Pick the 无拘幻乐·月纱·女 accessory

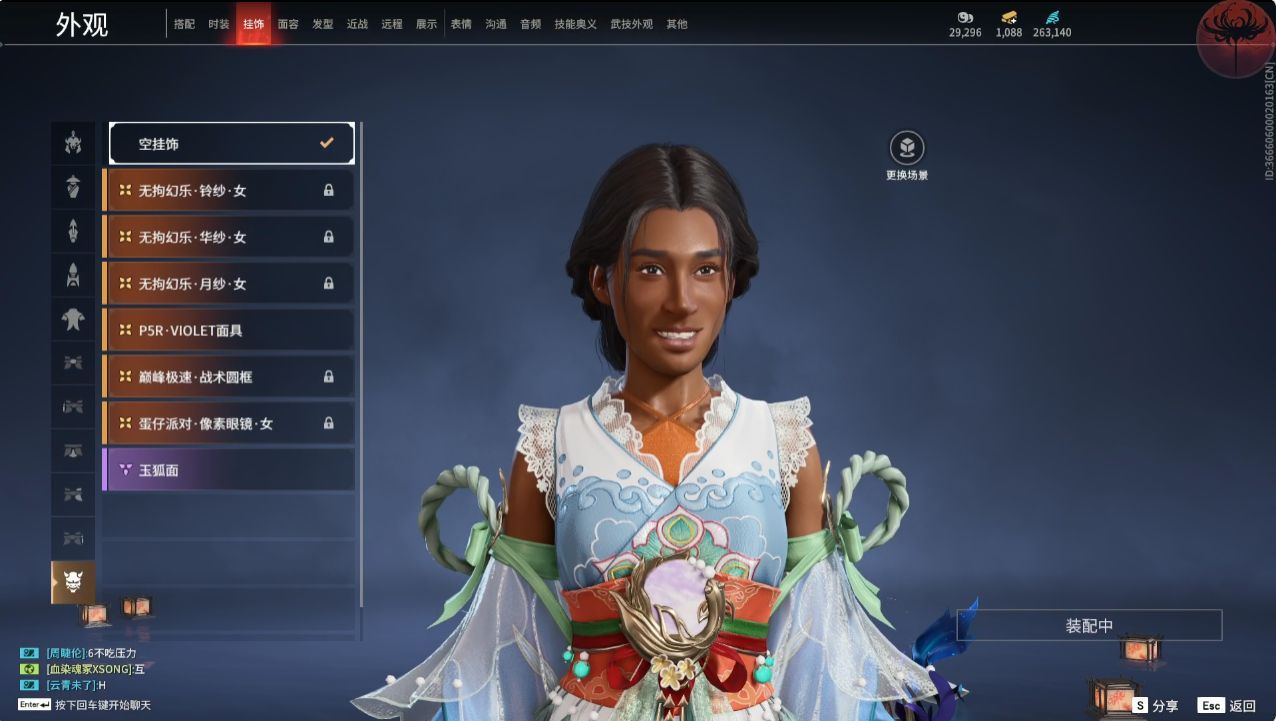pyautogui.click(x=229, y=284)
